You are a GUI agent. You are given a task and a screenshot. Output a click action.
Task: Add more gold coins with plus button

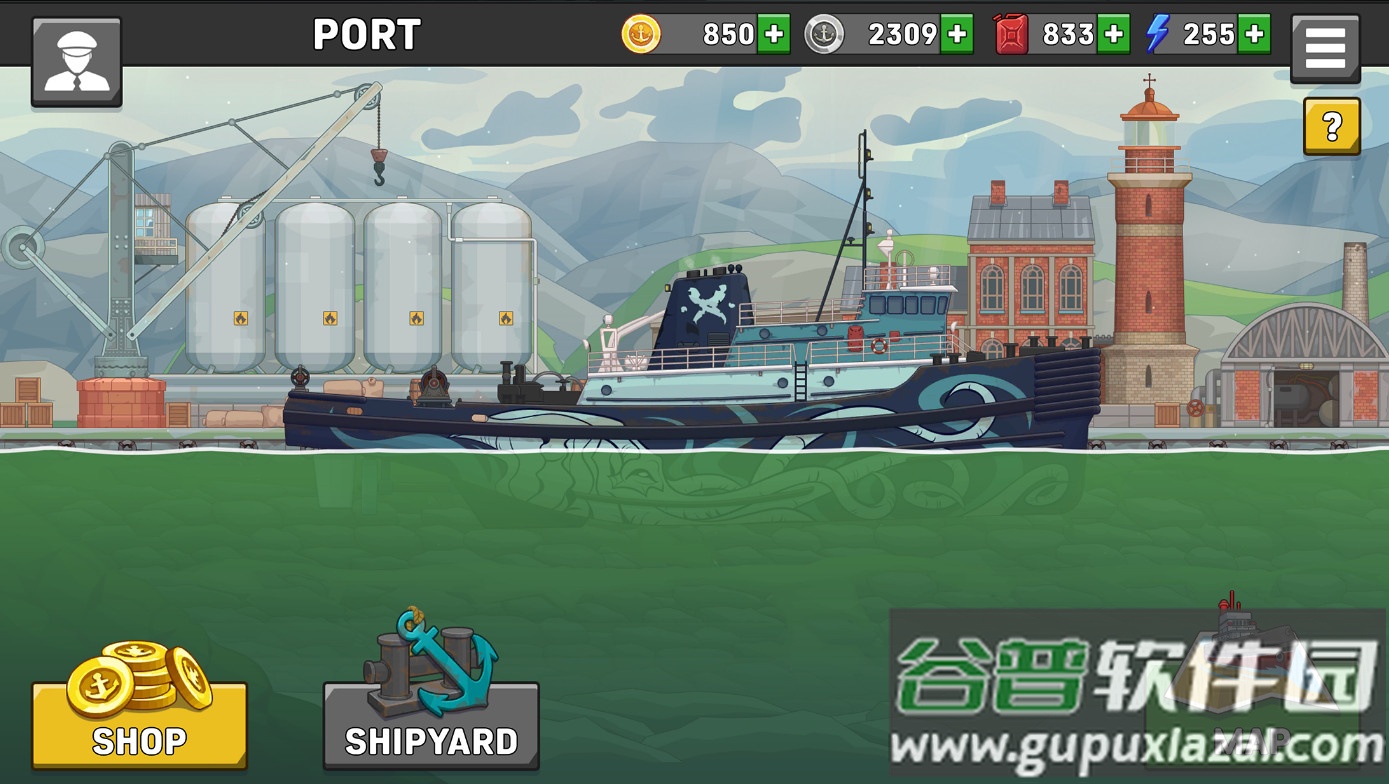[x=773, y=34]
